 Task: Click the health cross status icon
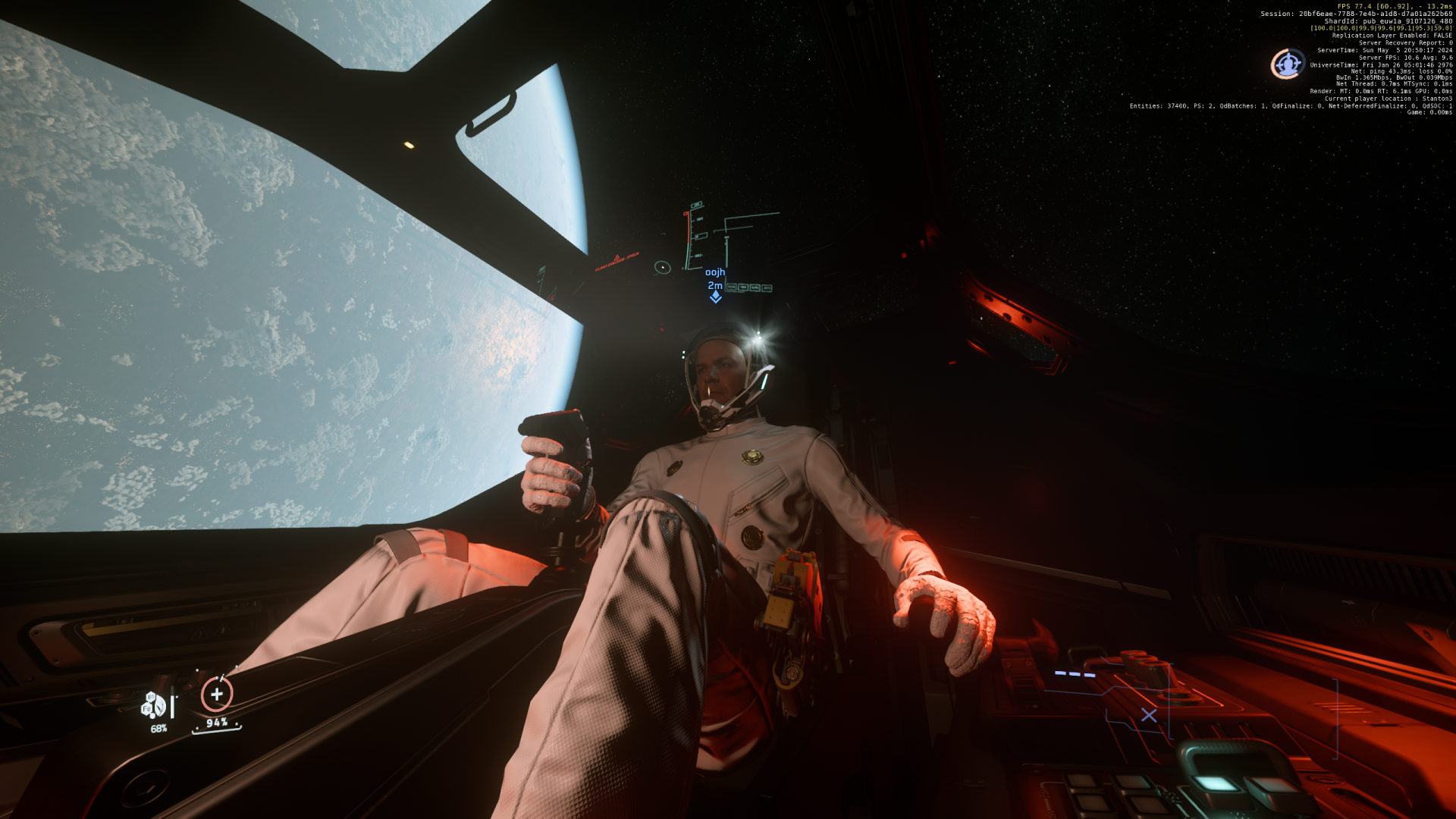(217, 694)
